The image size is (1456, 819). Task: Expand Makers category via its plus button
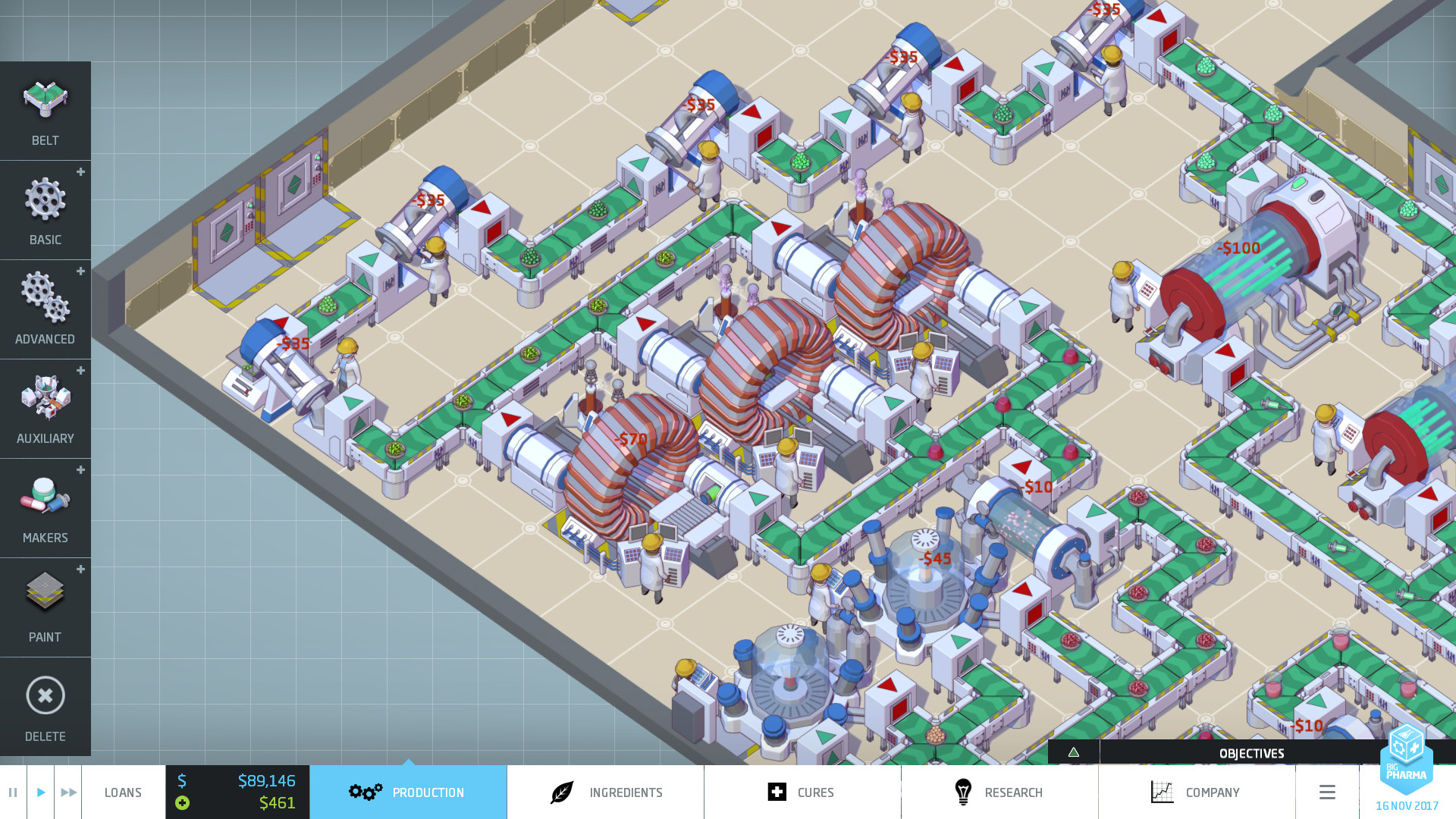(x=80, y=470)
